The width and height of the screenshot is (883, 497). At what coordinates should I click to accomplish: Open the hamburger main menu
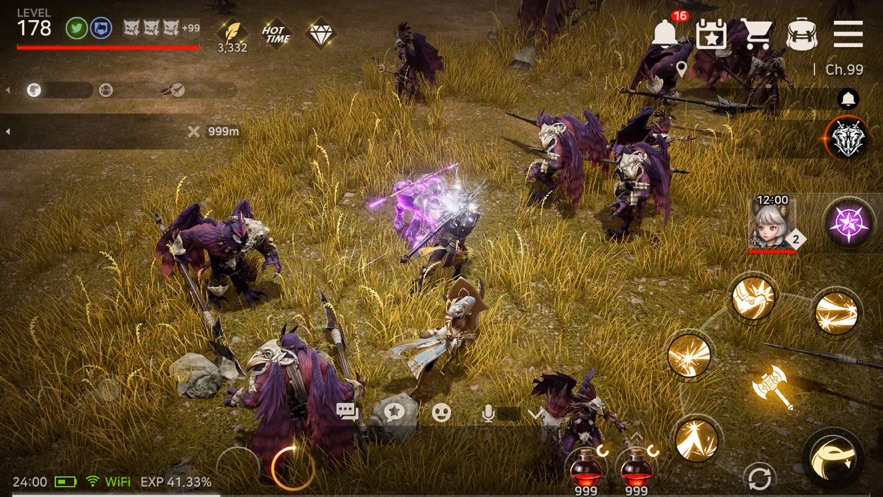(848, 34)
